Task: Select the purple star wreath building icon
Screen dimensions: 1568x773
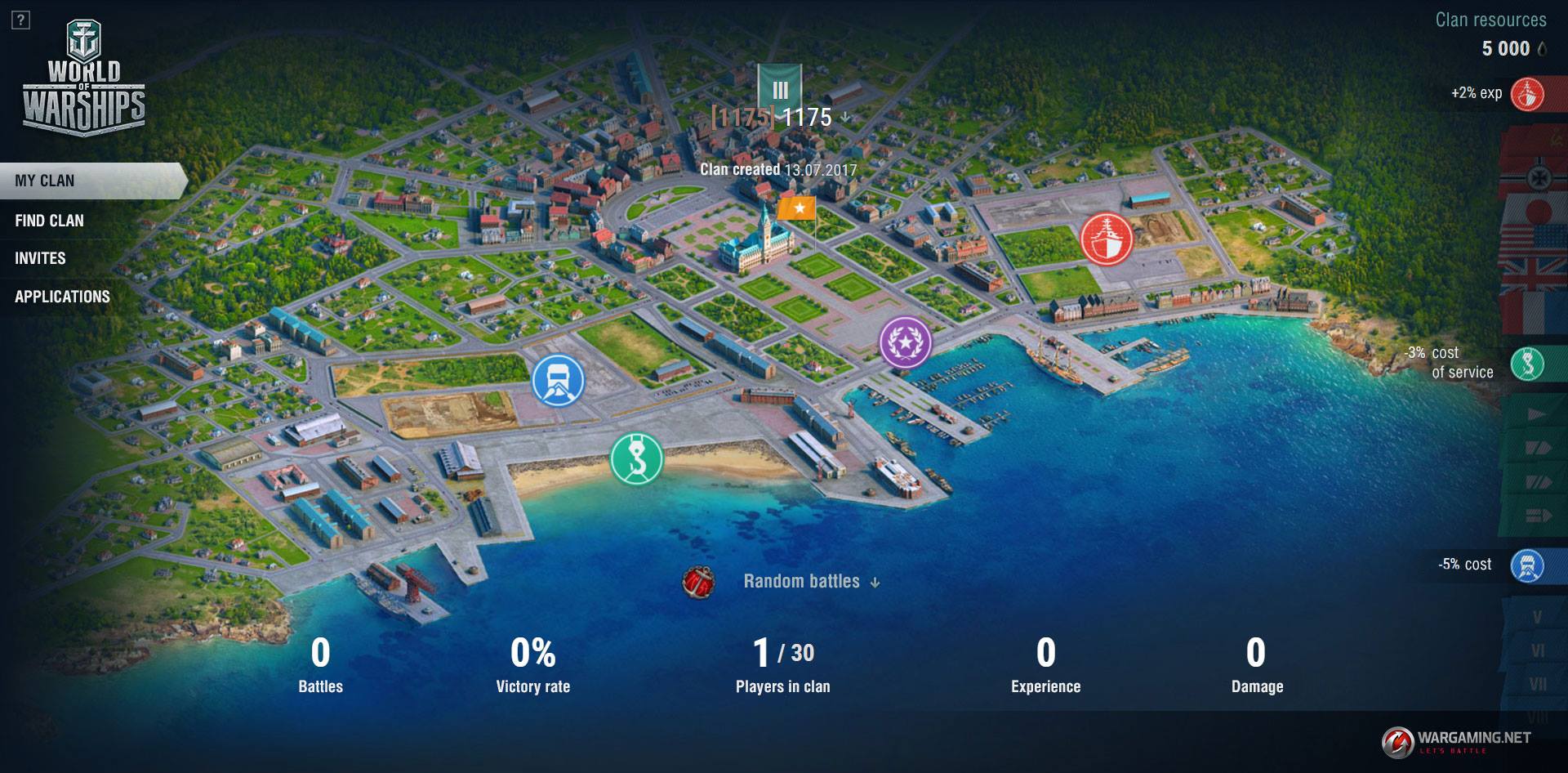Action: (x=905, y=342)
